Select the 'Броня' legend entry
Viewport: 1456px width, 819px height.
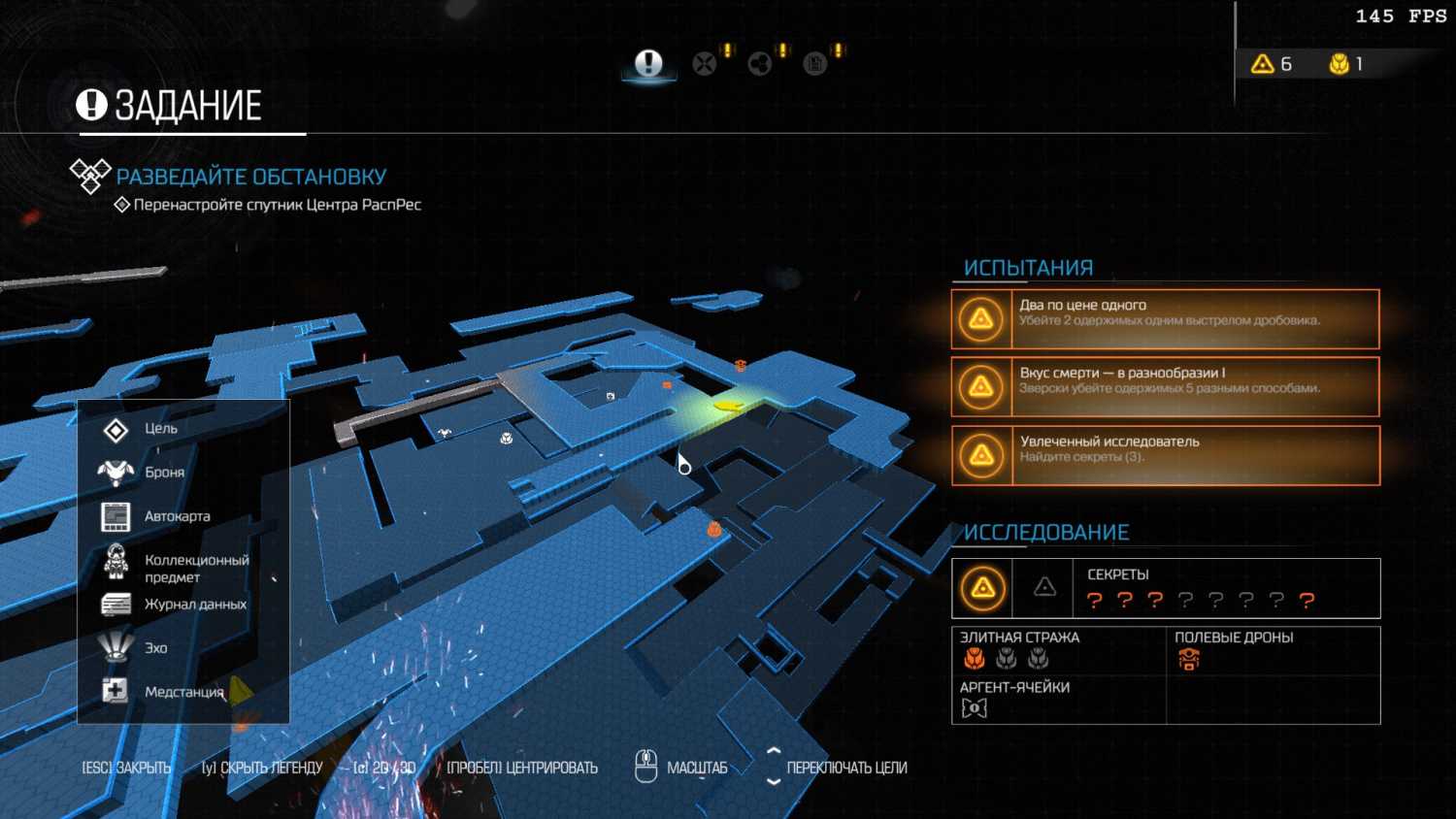coord(164,473)
